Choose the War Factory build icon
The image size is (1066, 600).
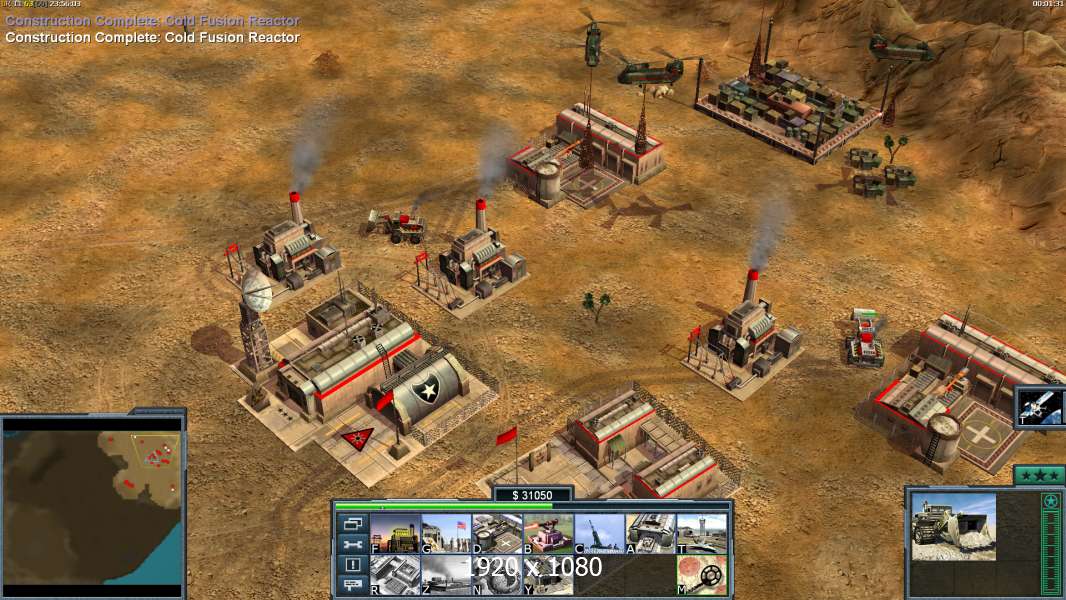click(x=650, y=533)
